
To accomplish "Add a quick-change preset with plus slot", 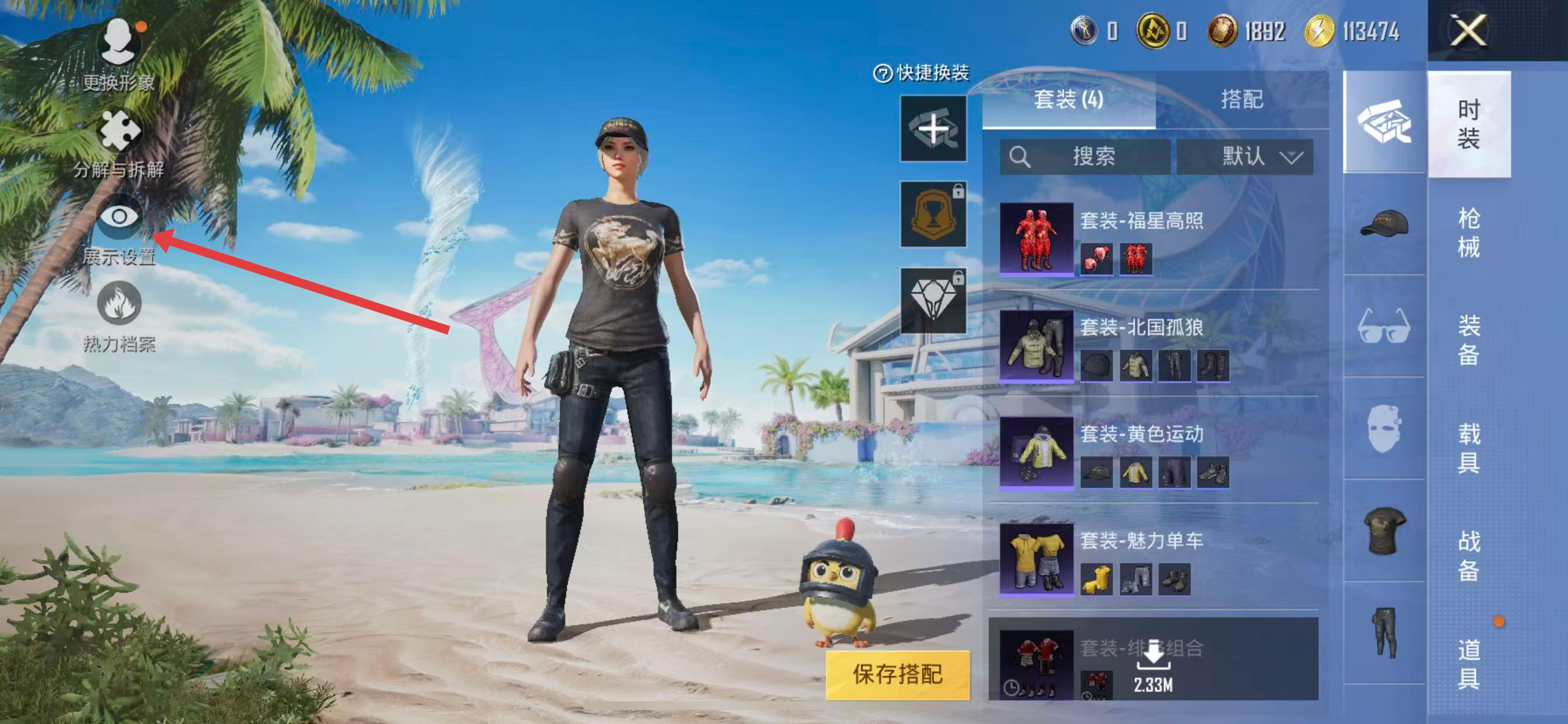I will point(933,129).
